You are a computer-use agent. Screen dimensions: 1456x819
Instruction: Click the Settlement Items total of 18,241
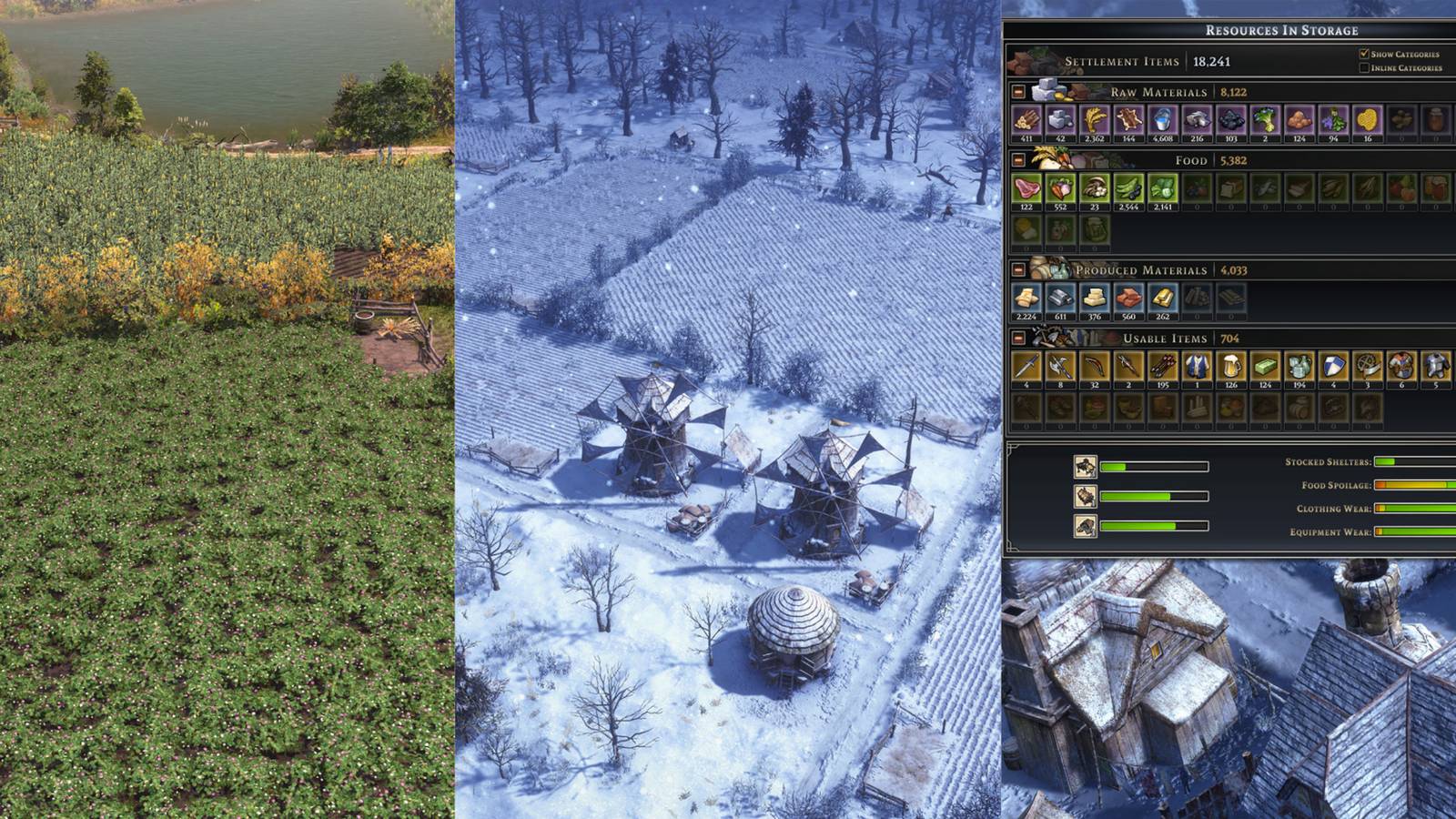[1211, 60]
